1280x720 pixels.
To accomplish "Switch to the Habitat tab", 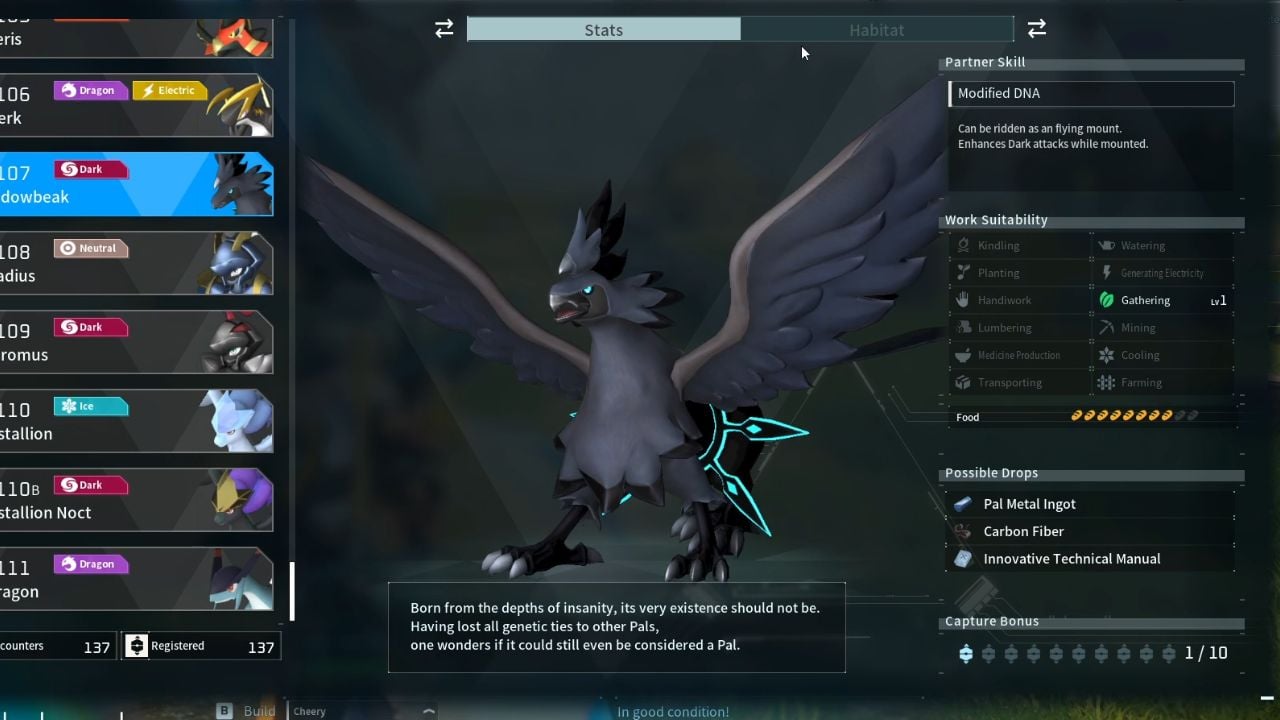I will pos(877,29).
